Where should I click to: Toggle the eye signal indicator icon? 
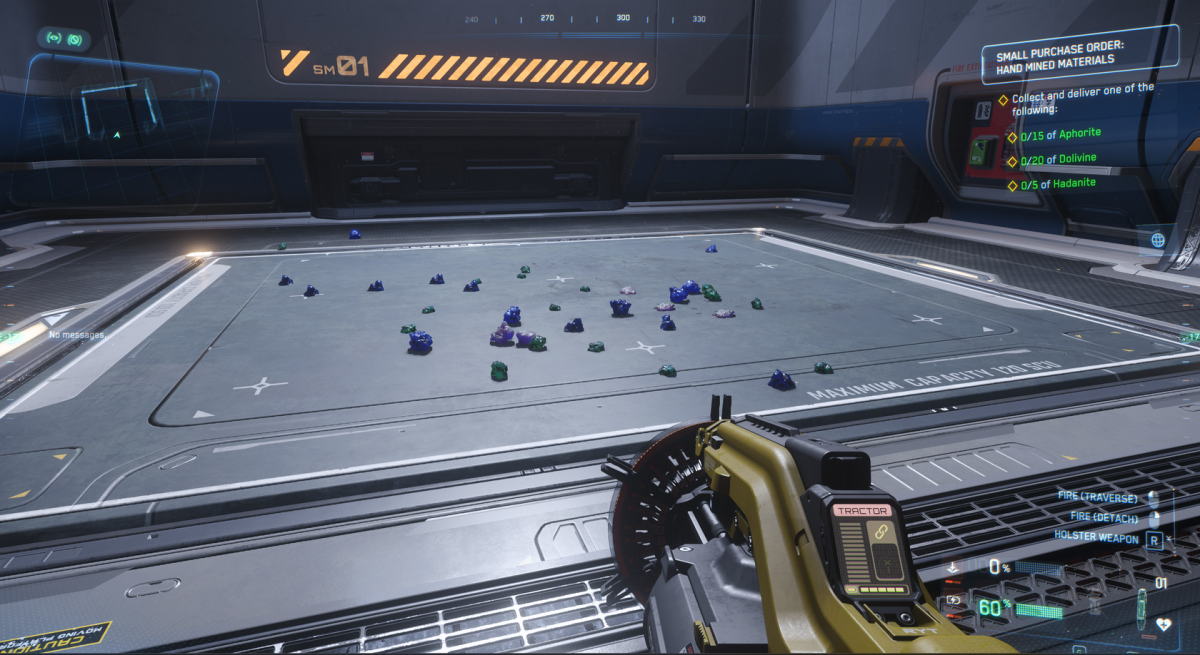(52, 39)
